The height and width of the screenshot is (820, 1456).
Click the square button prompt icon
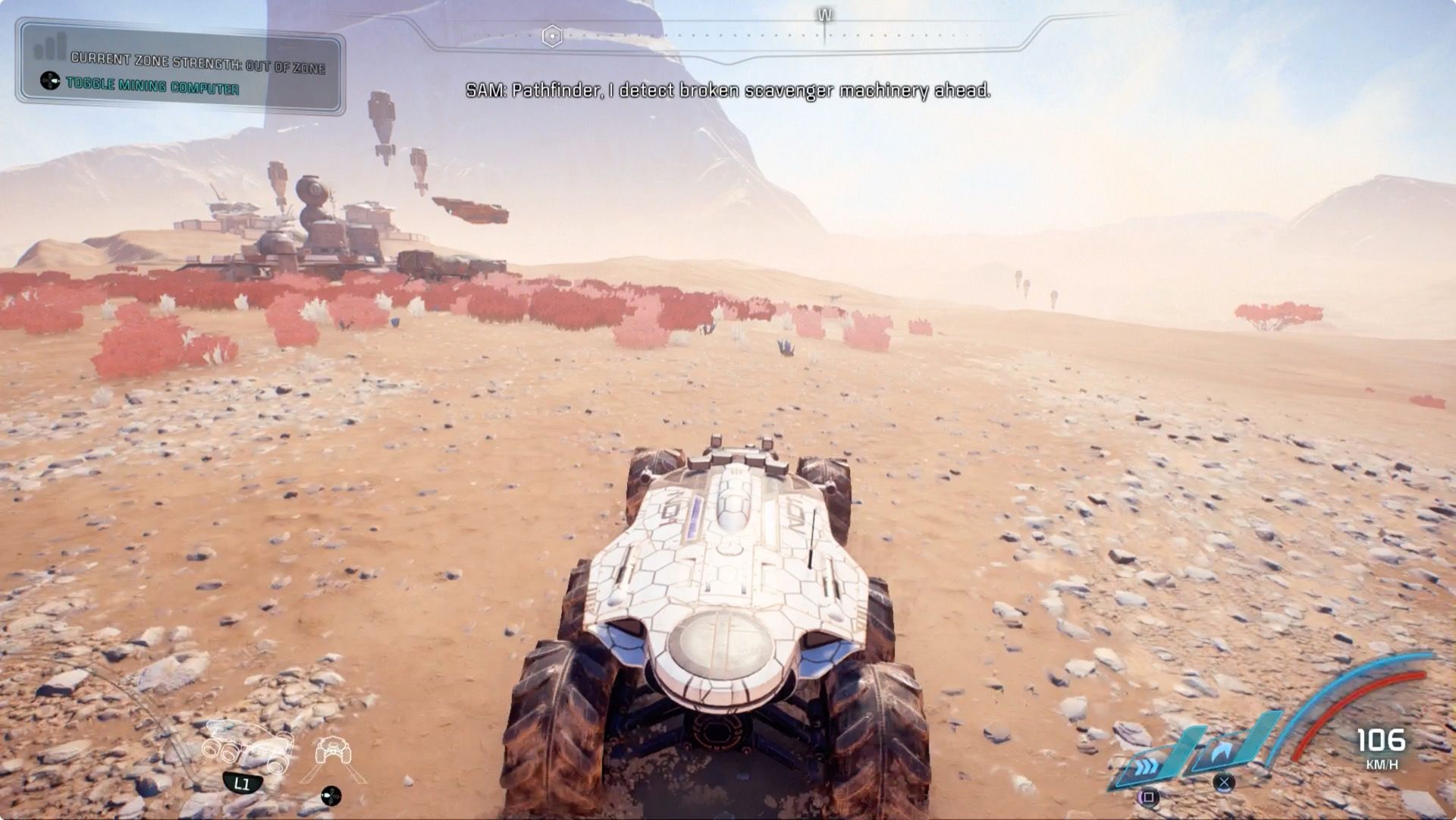[1149, 797]
